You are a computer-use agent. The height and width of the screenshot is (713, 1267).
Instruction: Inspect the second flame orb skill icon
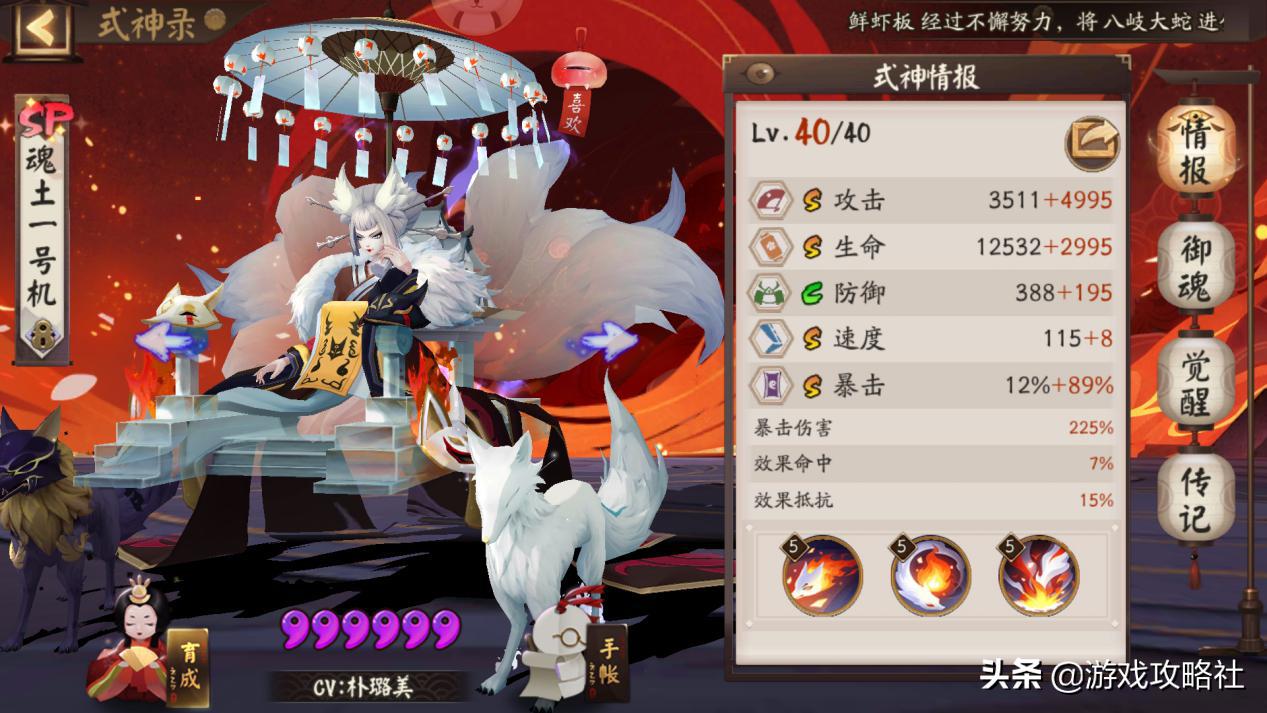click(x=930, y=575)
